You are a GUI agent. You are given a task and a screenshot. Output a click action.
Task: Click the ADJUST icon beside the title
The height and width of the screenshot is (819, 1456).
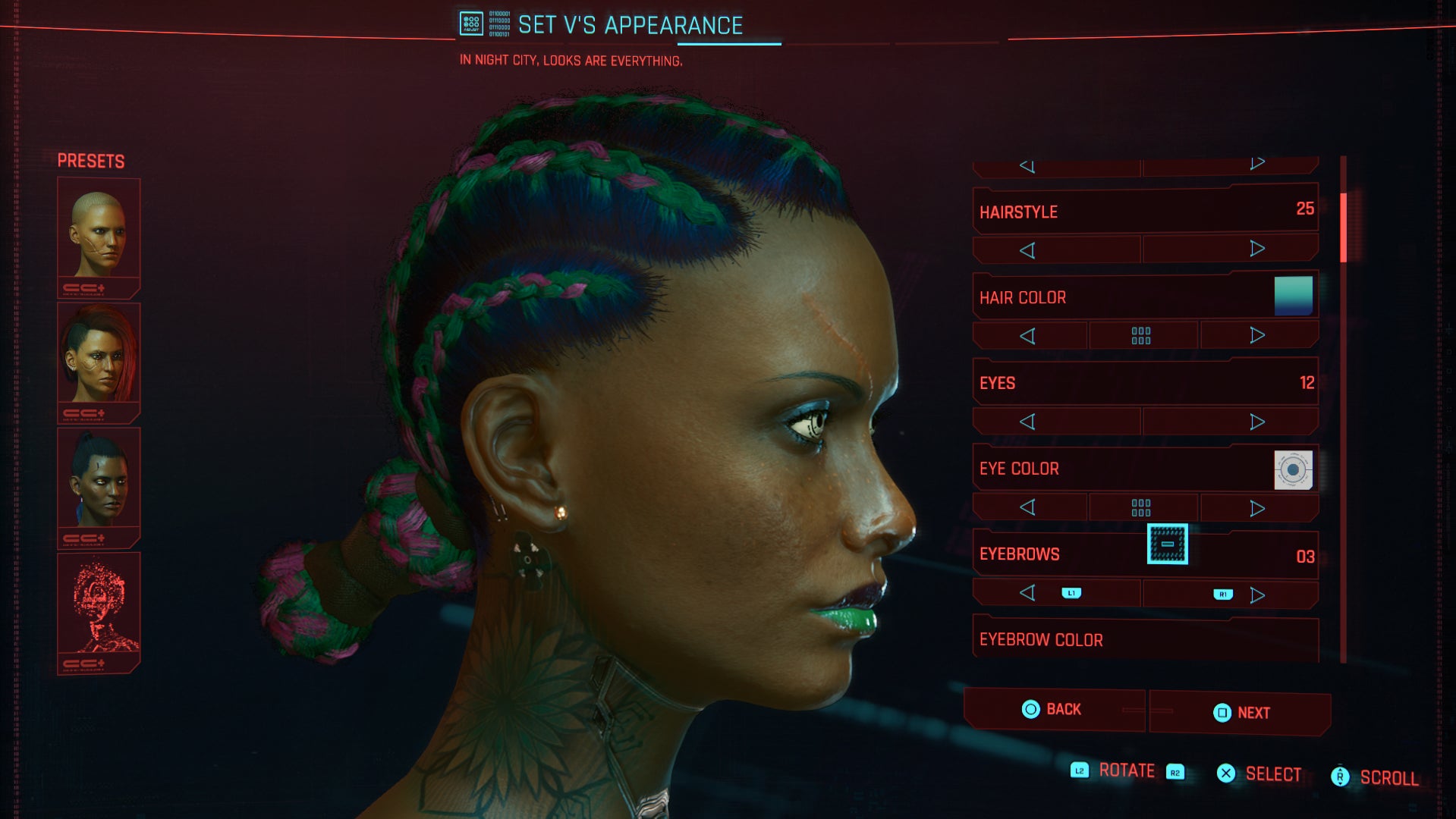click(x=470, y=23)
